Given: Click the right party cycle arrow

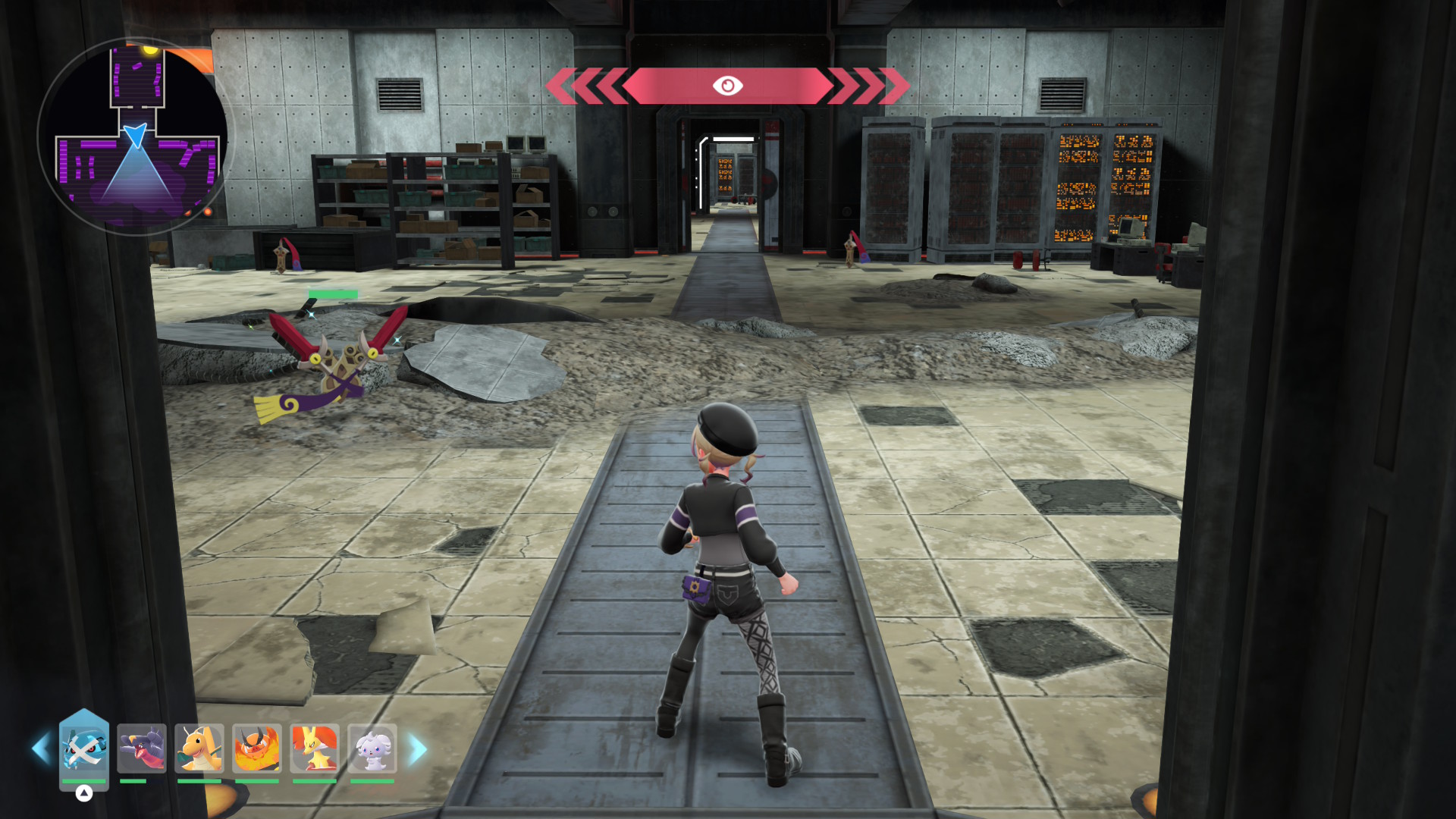Looking at the screenshot, I should point(418,748).
